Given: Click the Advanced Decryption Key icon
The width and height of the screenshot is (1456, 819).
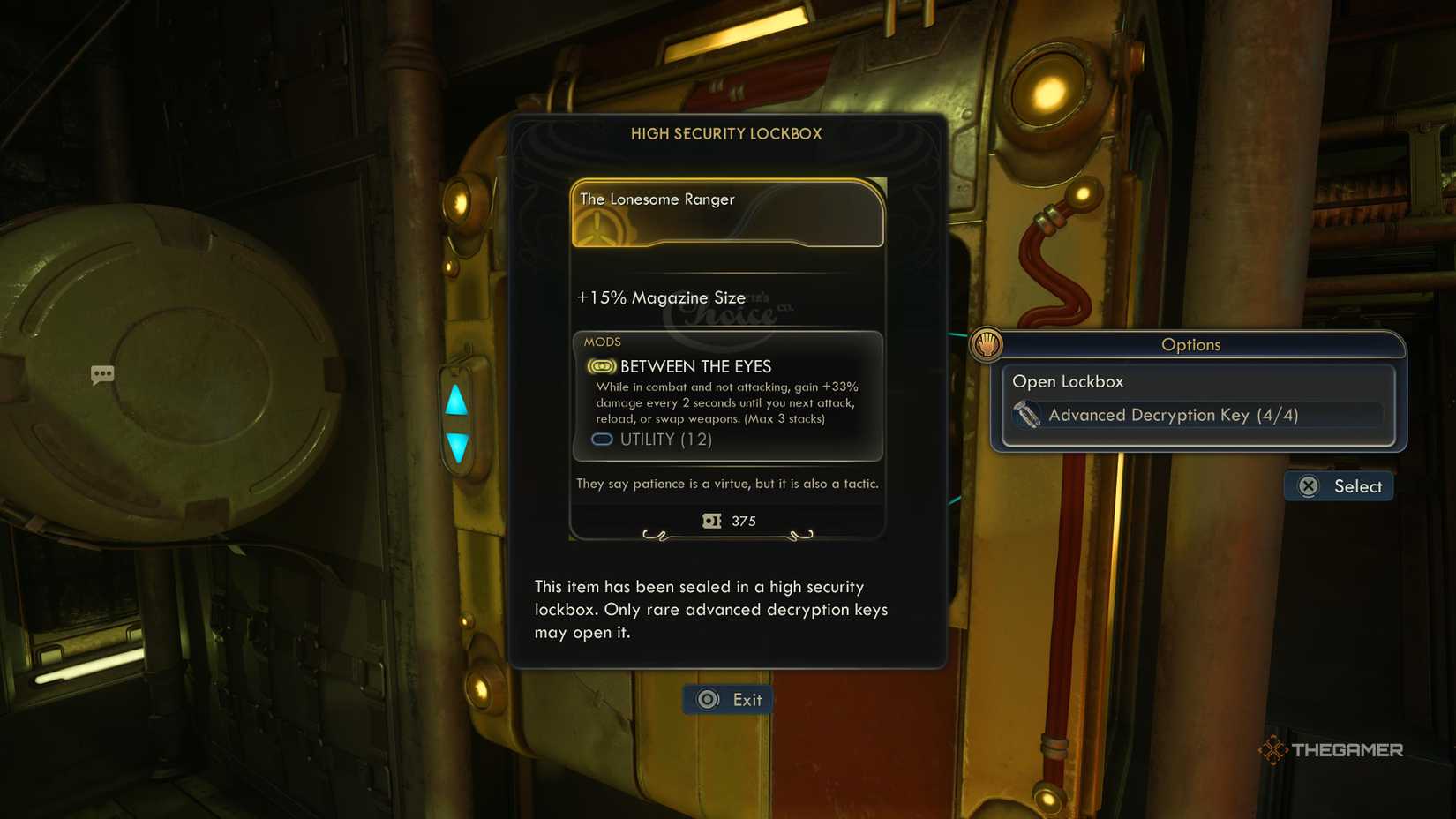Looking at the screenshot, I should click(x=1029, y=415).
